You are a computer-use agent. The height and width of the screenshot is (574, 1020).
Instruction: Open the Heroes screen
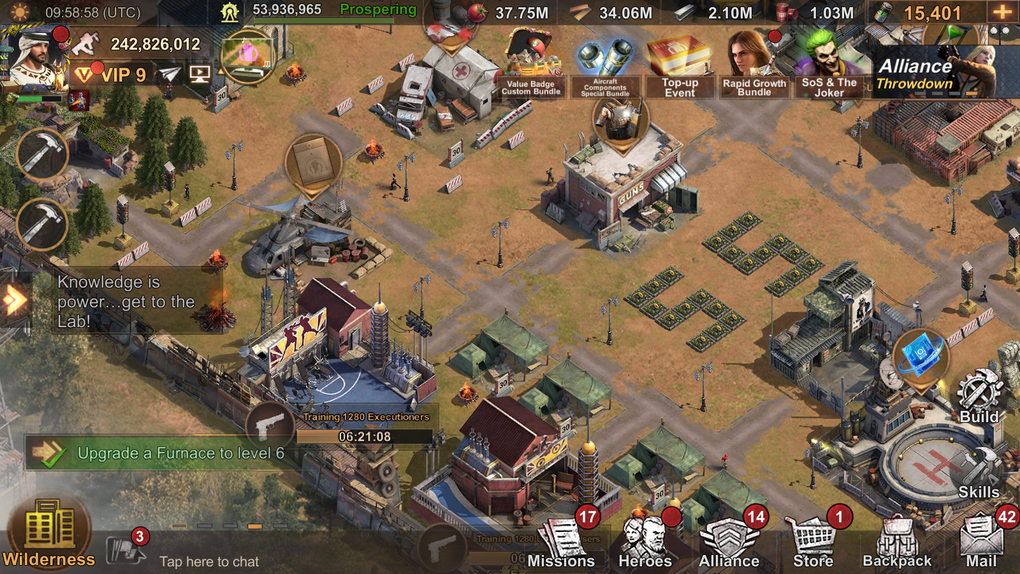(646, 542)
